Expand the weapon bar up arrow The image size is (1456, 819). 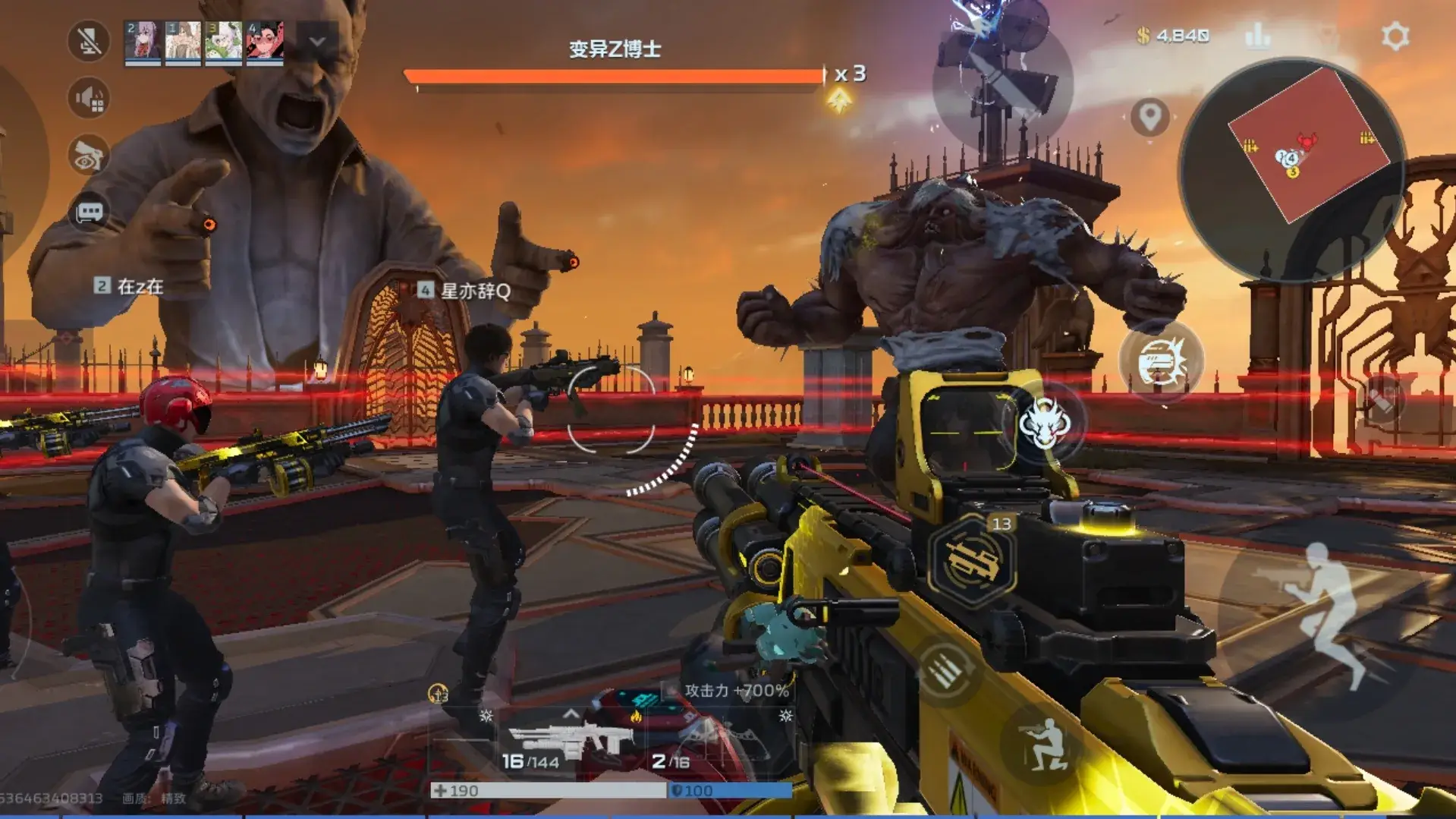tap(571, 714)
